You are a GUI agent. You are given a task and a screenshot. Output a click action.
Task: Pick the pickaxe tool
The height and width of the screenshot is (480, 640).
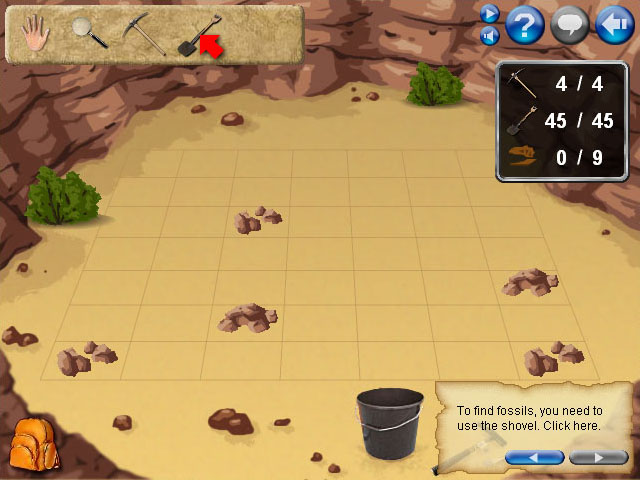(x=143, y=33)
